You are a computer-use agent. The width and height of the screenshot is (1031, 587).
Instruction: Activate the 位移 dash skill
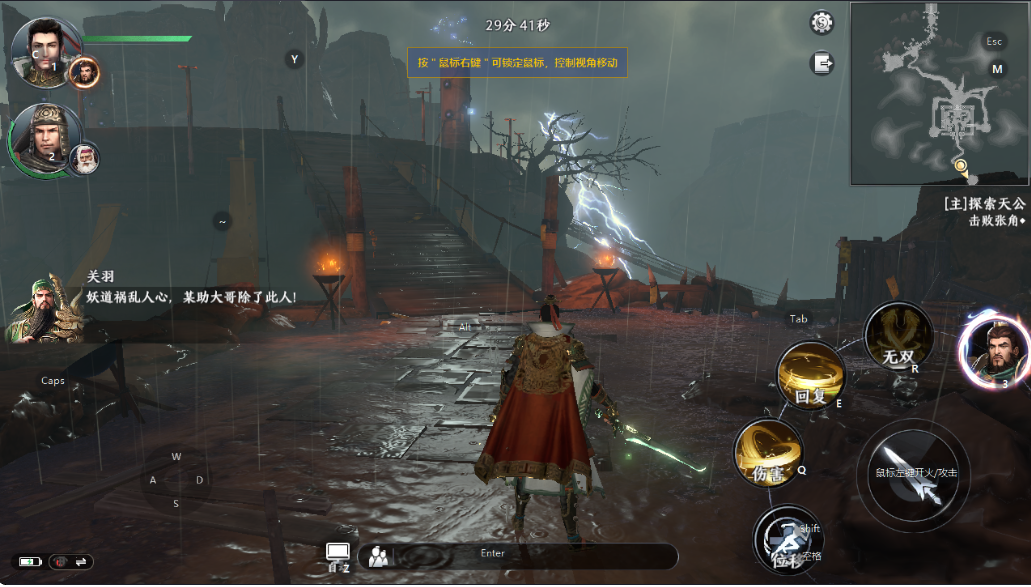coord(787,541)
